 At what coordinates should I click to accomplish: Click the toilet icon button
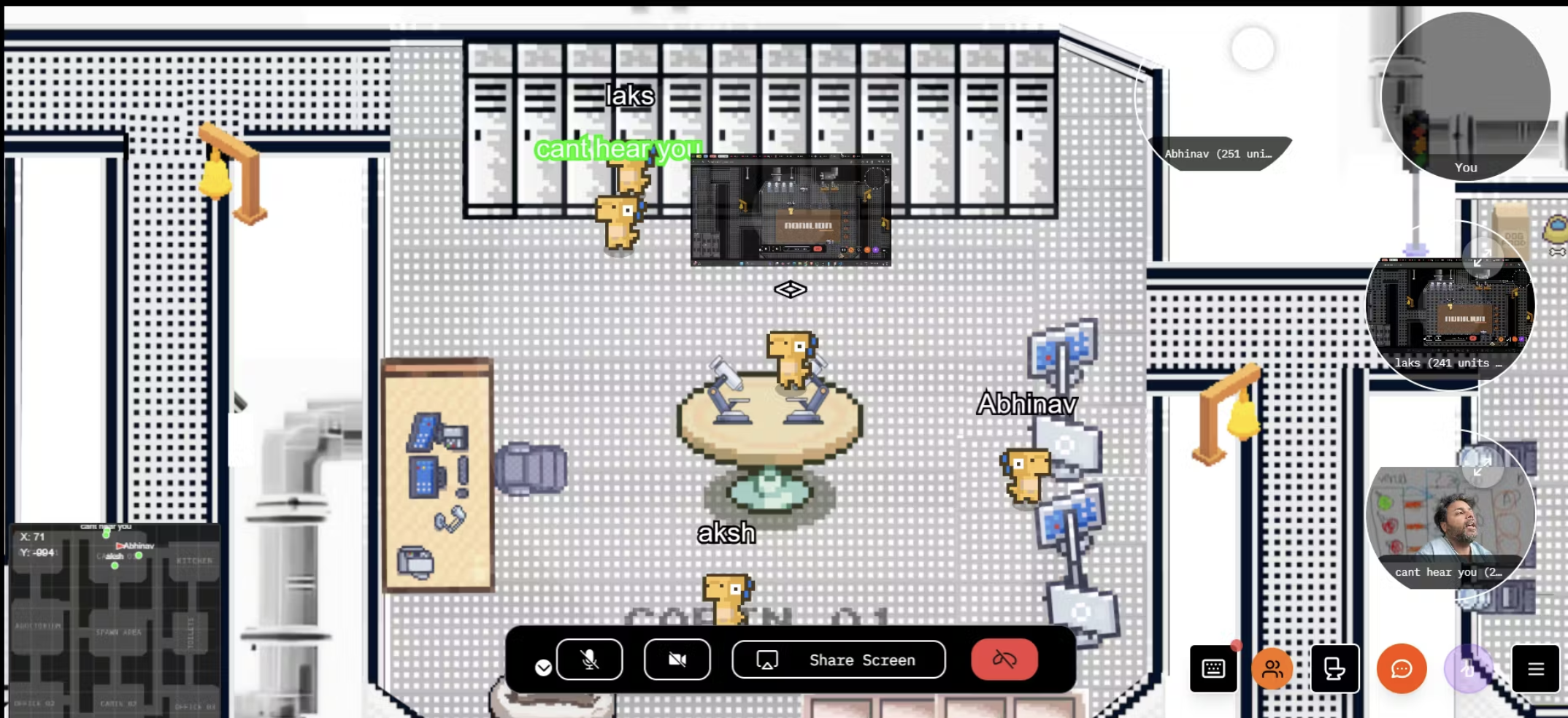(x=1334, y=668)
